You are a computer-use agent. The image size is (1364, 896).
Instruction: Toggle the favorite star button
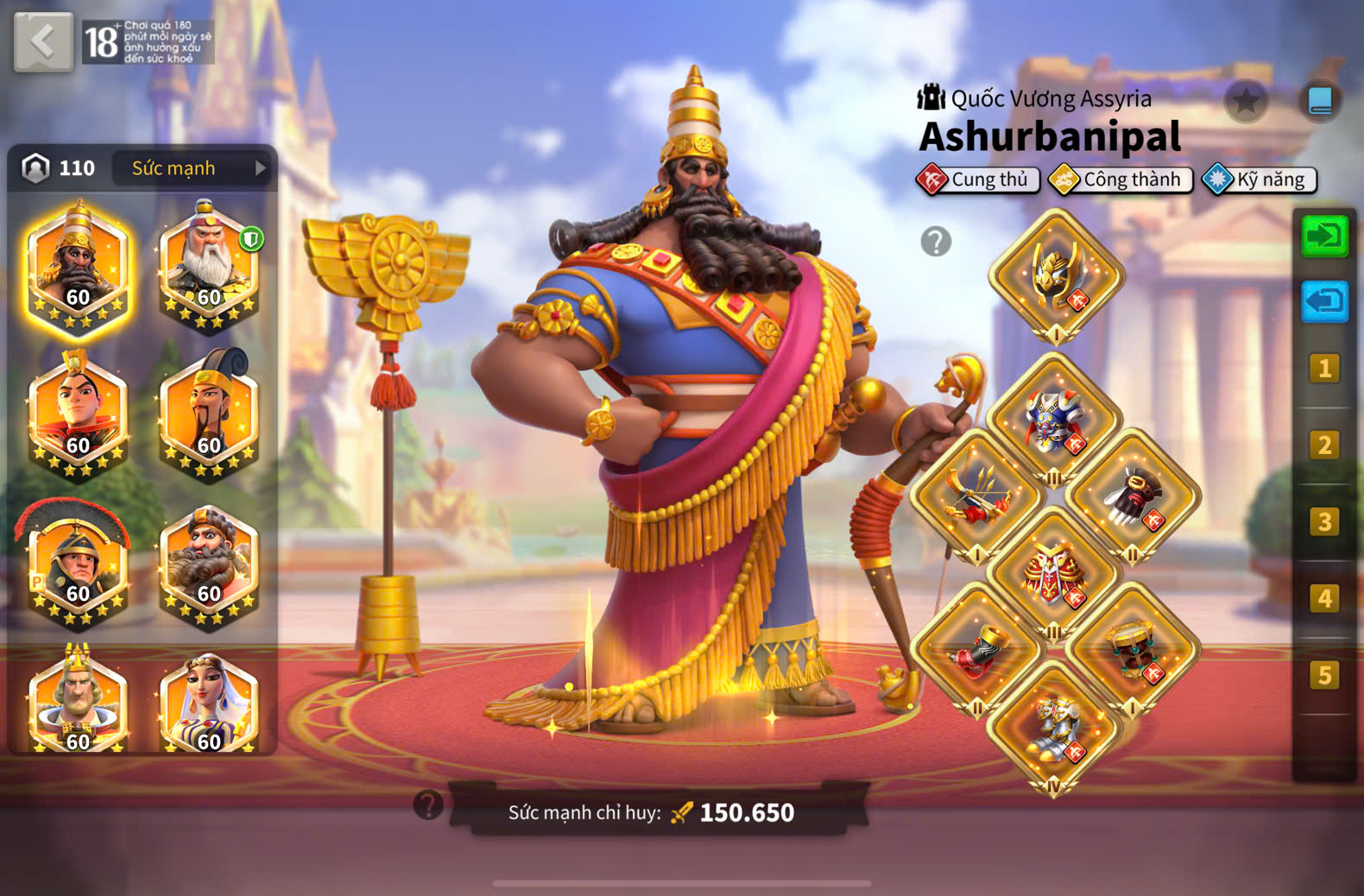pyautogui.click(x=1246, y=102)
